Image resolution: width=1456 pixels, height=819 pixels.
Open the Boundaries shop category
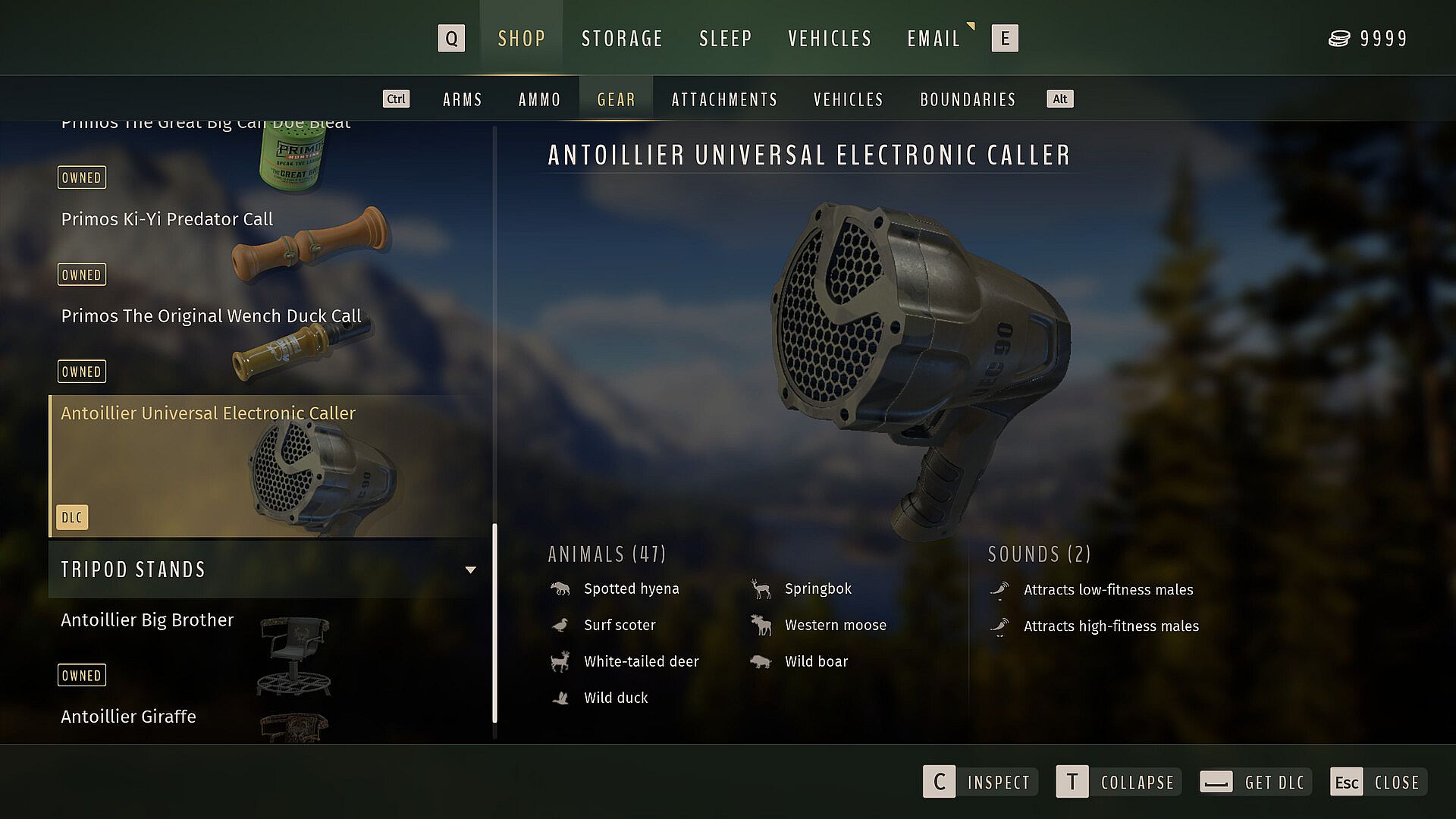click(968, 99)
